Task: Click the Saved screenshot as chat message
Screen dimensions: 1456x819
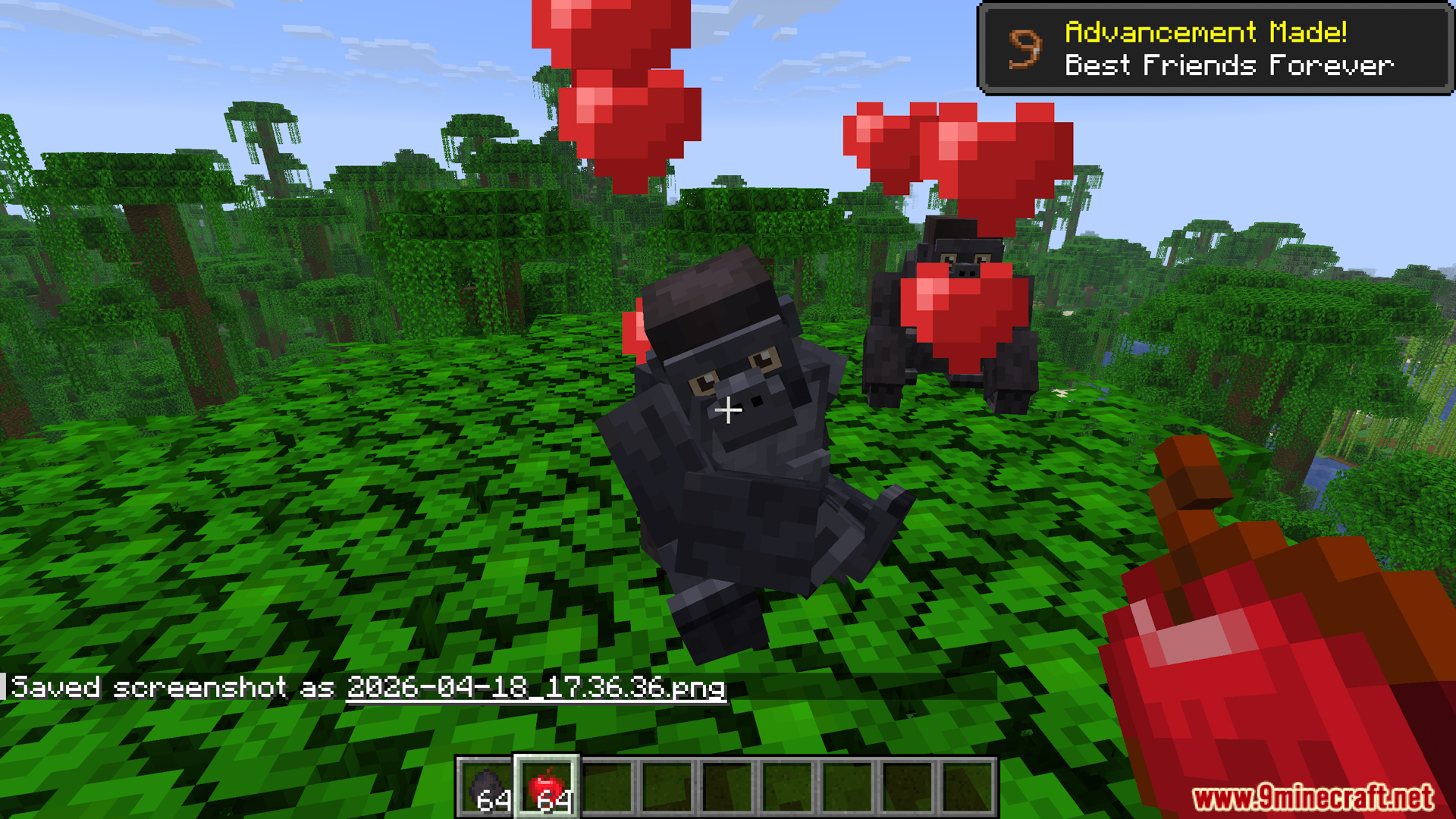Action: pos(171,687)
